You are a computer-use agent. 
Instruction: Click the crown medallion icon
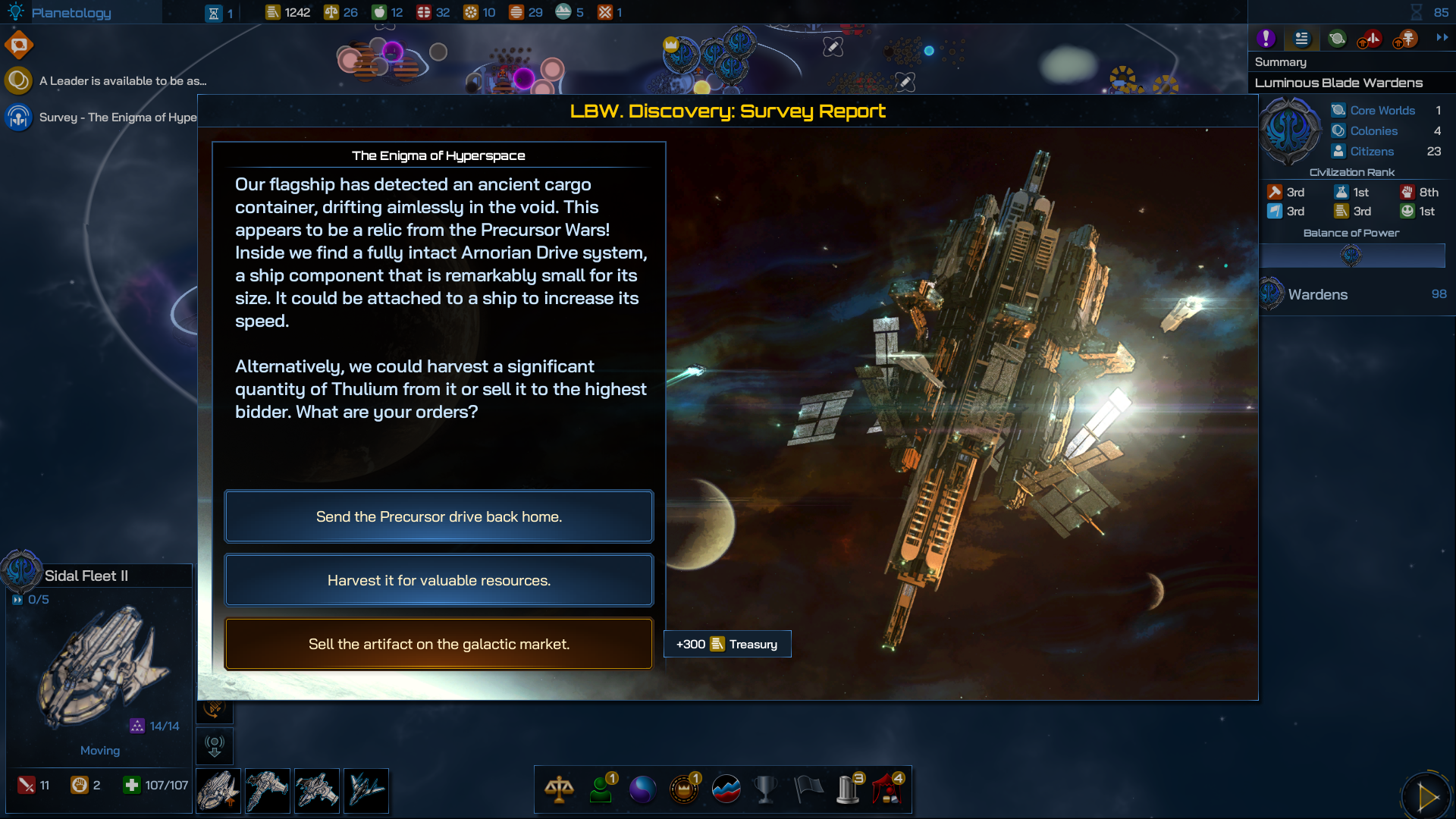tap(684, 789)
